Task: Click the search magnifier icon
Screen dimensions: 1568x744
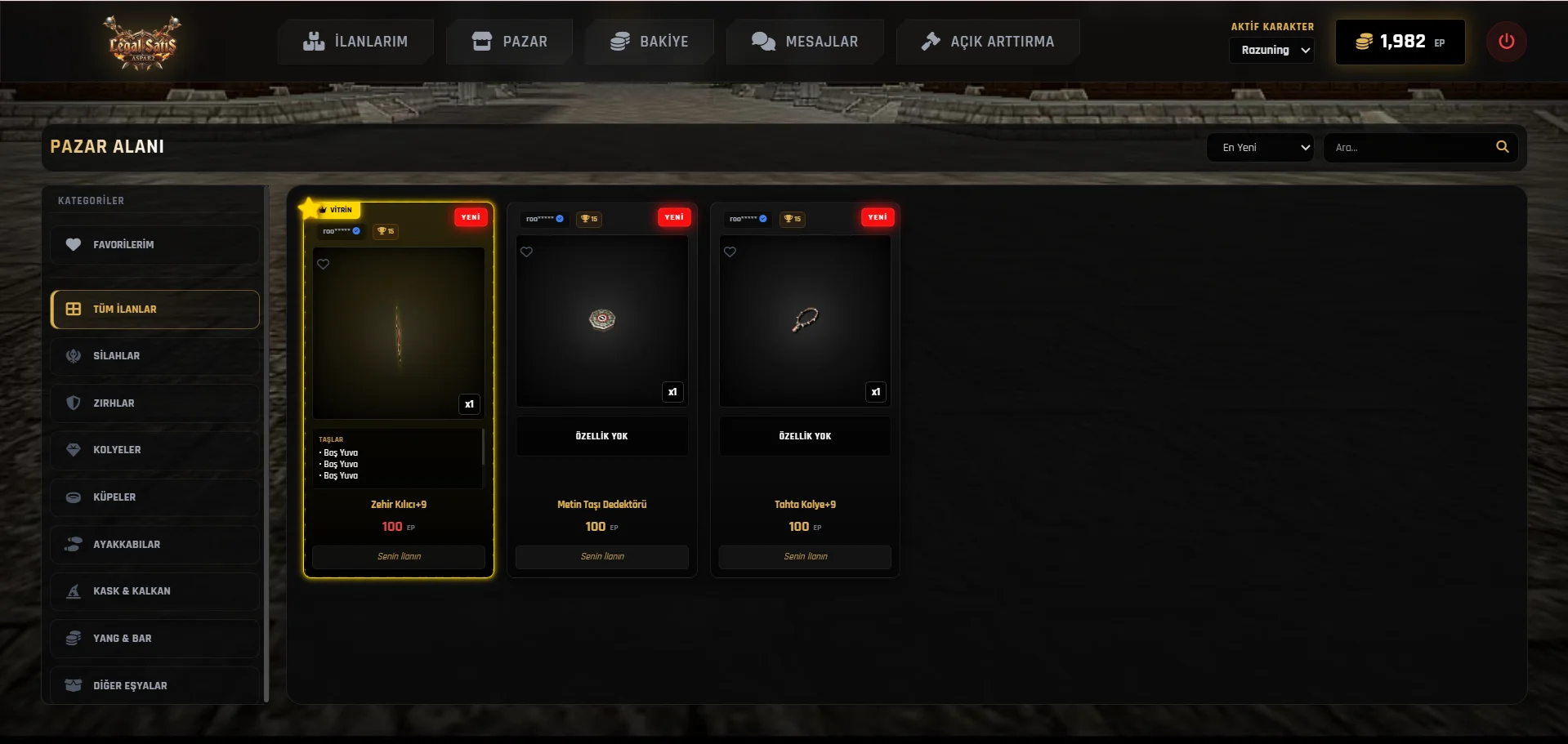Action: click(x=1502, y=147)
